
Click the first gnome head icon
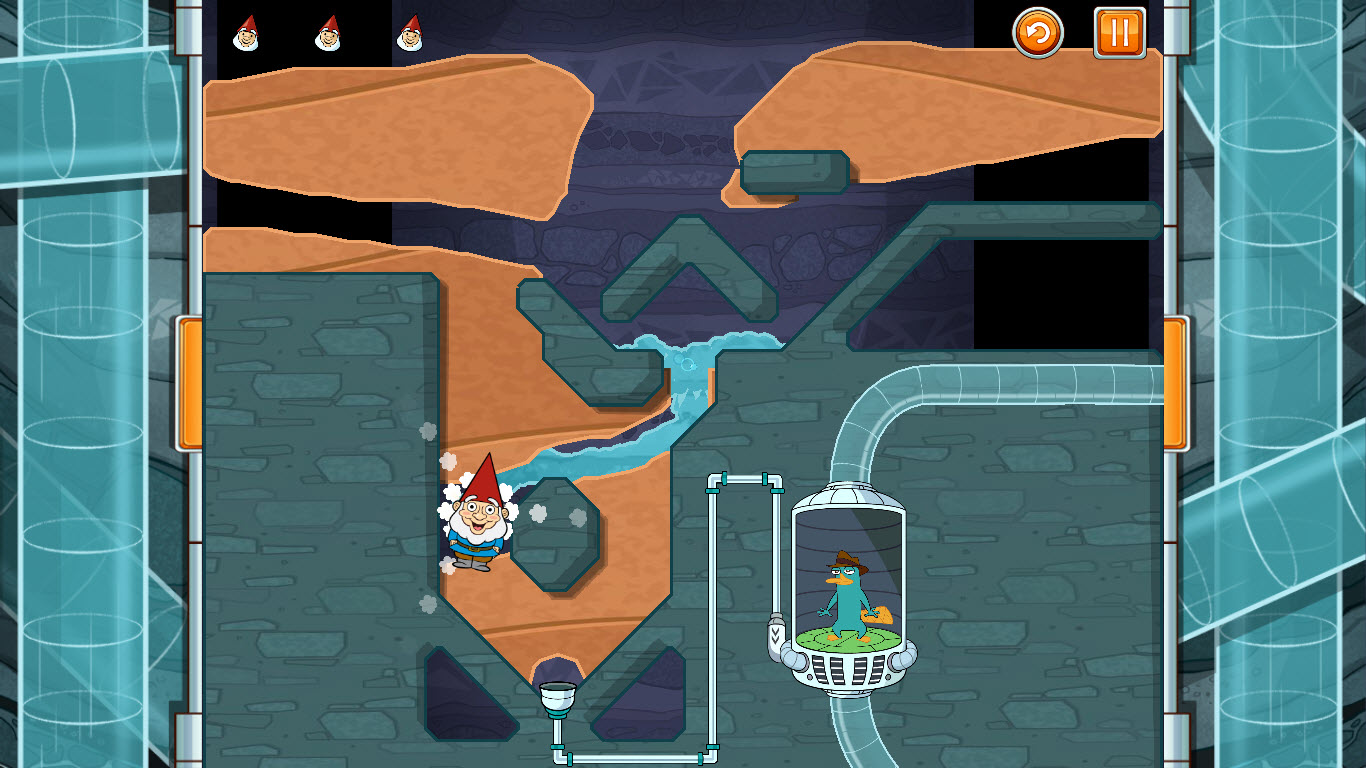click(x=248, y=35)
